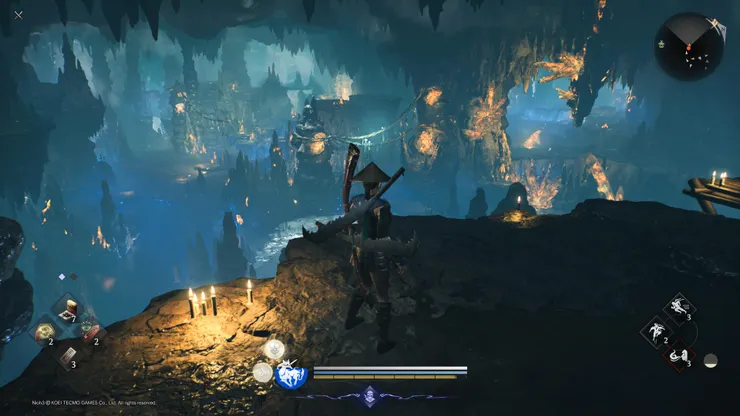Activate the blue guardian spirit emblem
The image size is (740, 416).
[291, 375]
